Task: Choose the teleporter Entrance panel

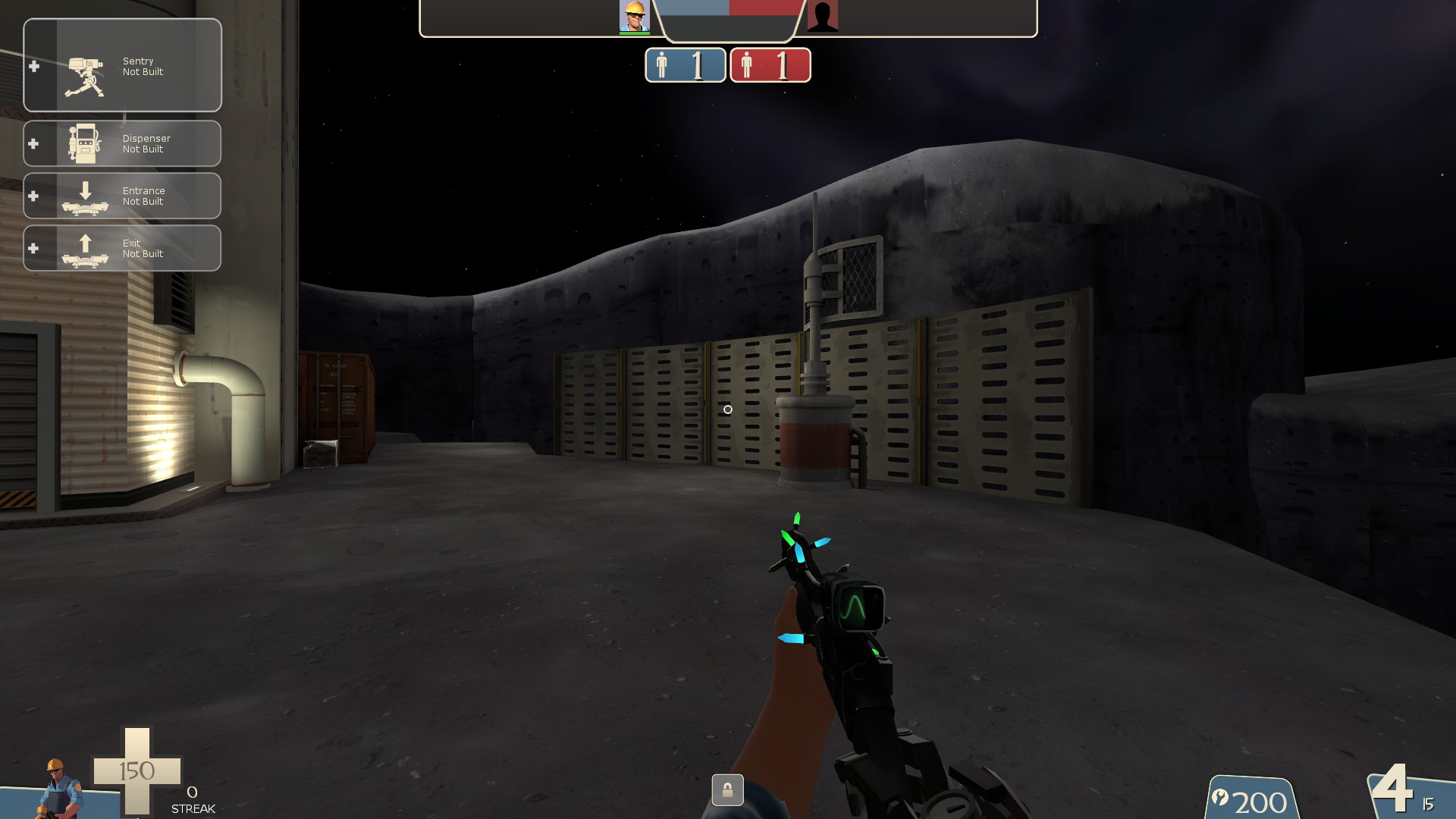Action: pyautogui.click(x=122, y=196)
